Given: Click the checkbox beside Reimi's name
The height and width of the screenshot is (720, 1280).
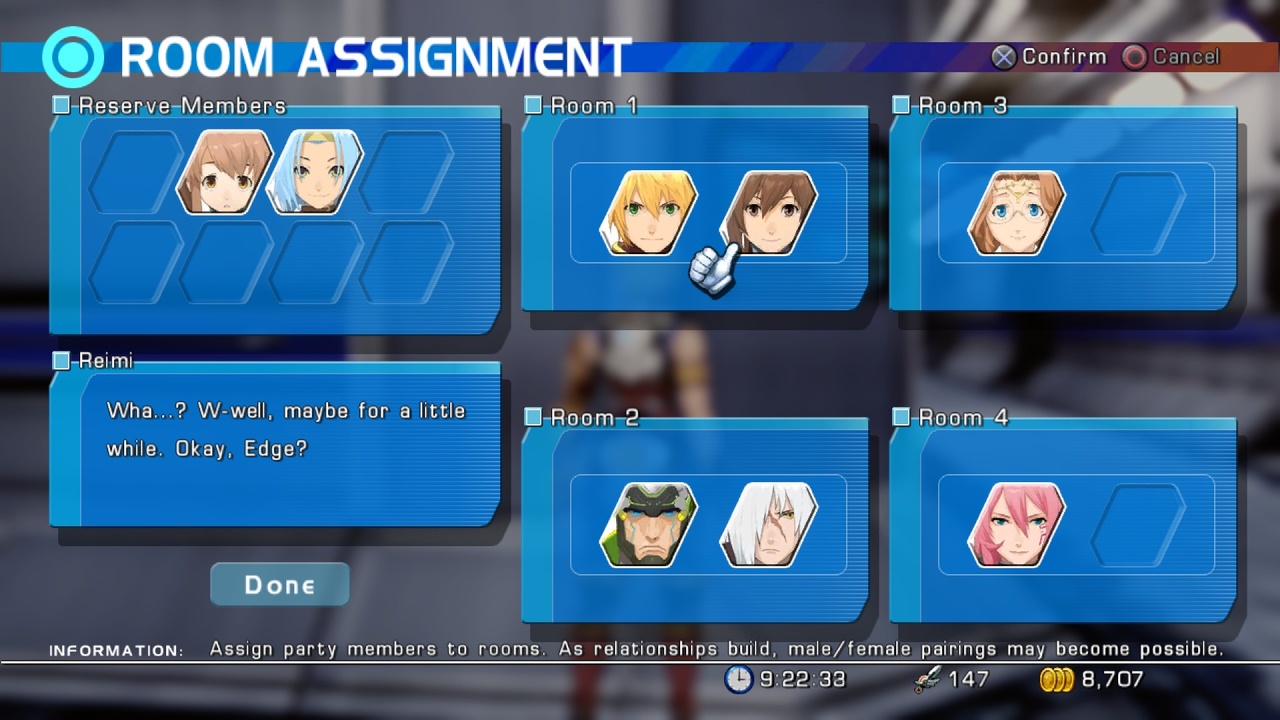Looking at the screenshot, I should coord(60,361).
